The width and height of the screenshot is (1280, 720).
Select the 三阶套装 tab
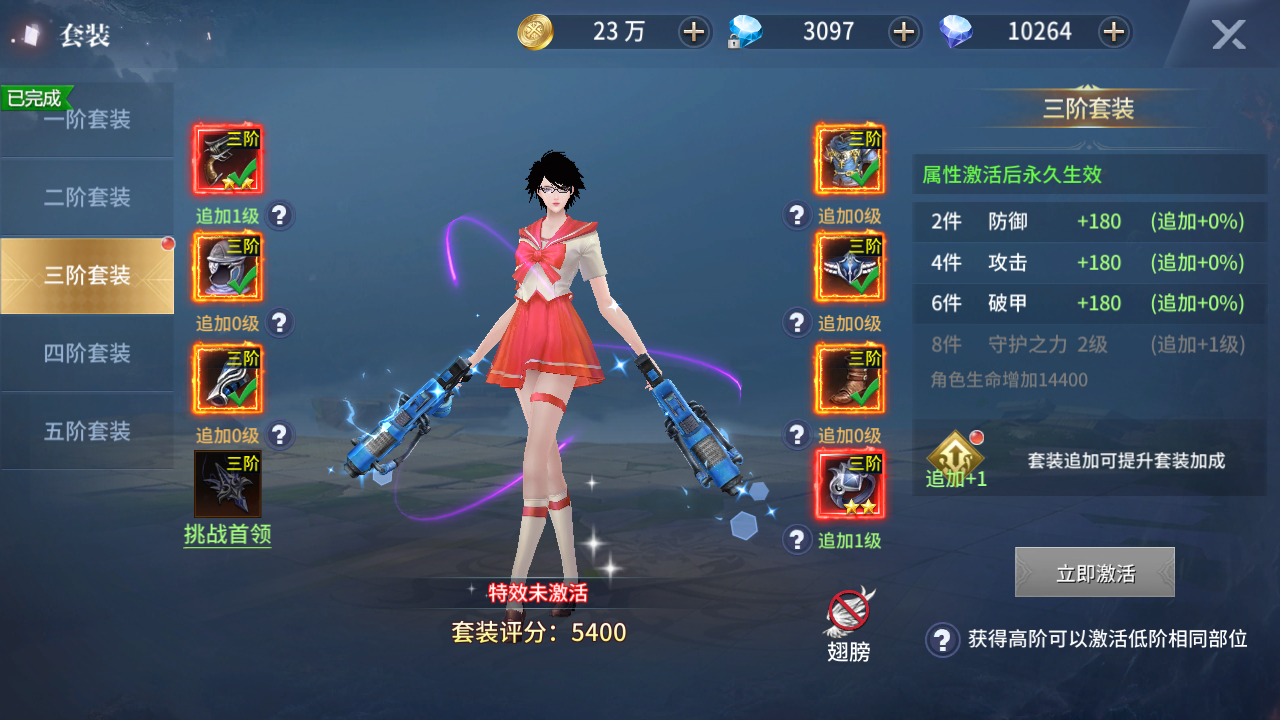coord(87,275)
